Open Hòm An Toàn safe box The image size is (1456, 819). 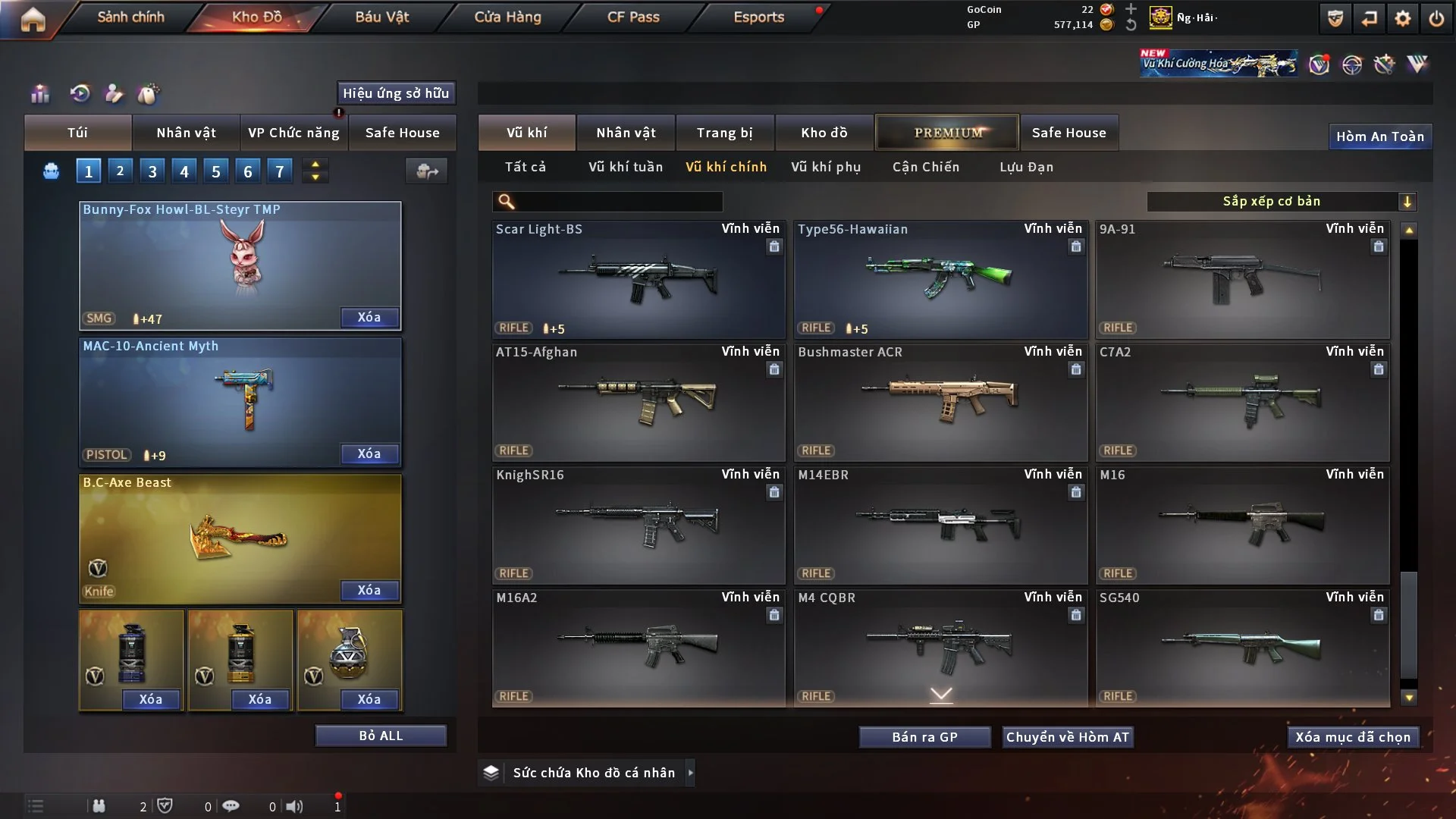(1380, 136)
